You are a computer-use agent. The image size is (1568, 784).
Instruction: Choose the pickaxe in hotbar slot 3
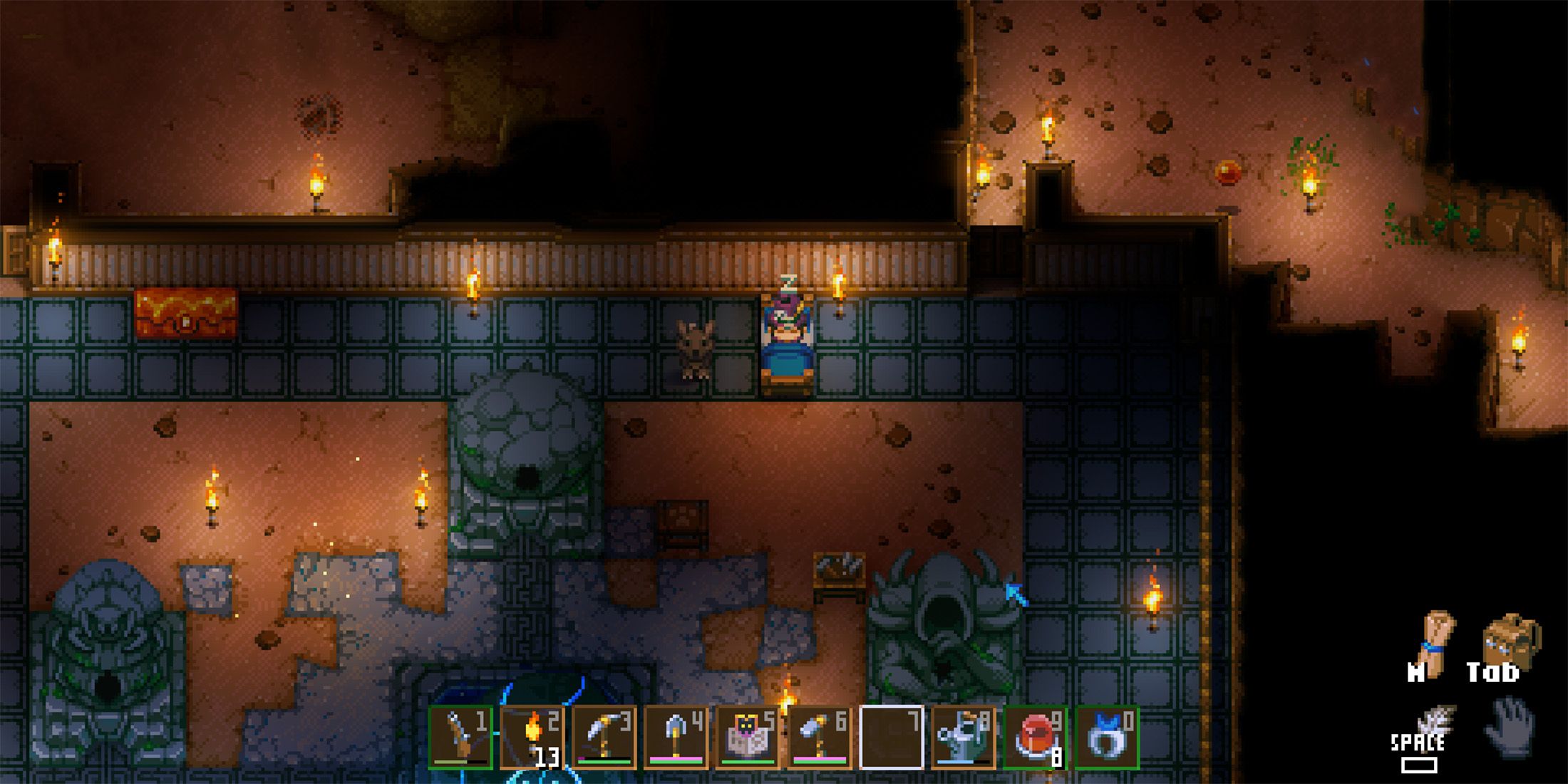604,737
